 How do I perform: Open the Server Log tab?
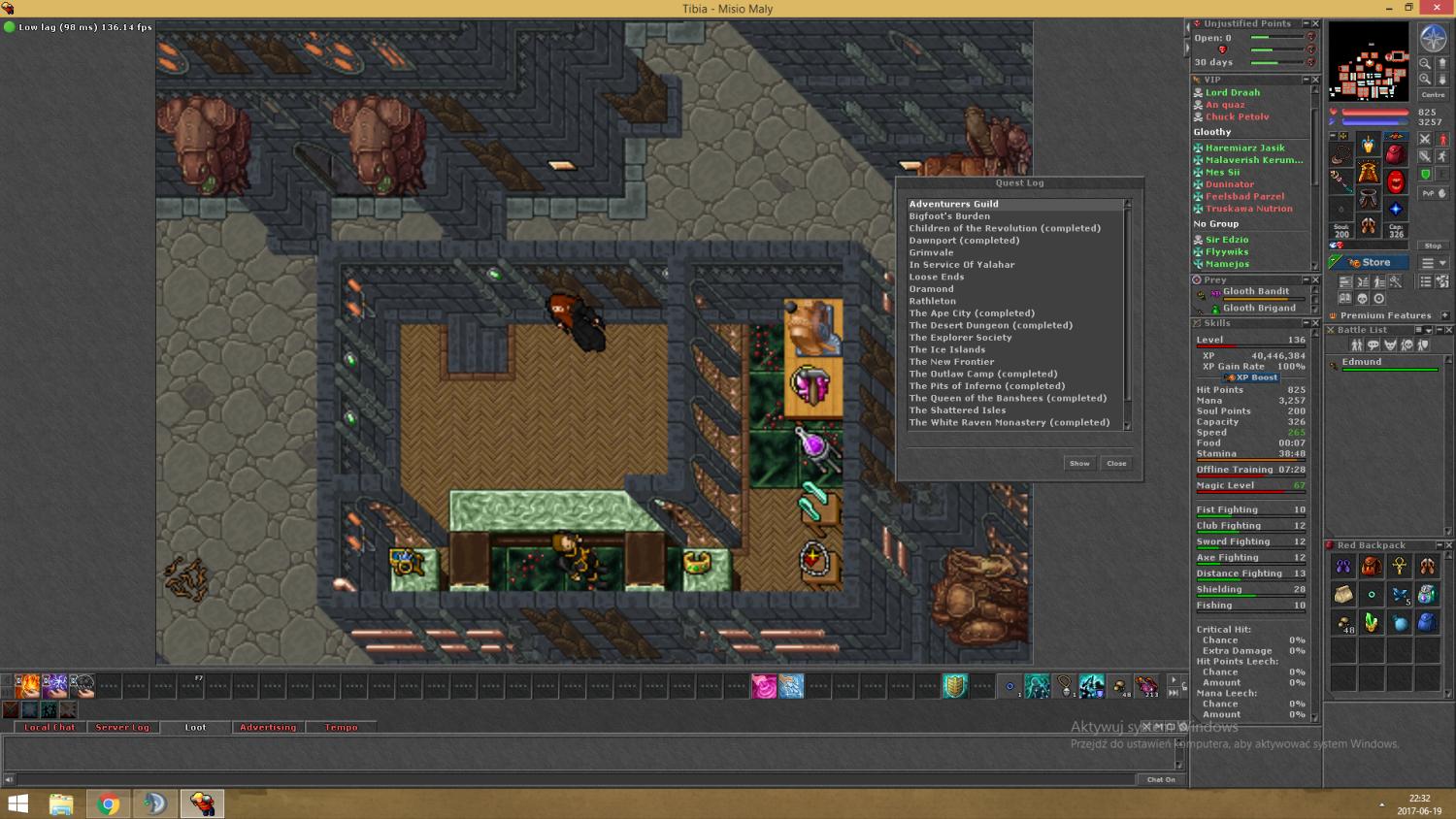pyautogui.click(x=122, y=727)
